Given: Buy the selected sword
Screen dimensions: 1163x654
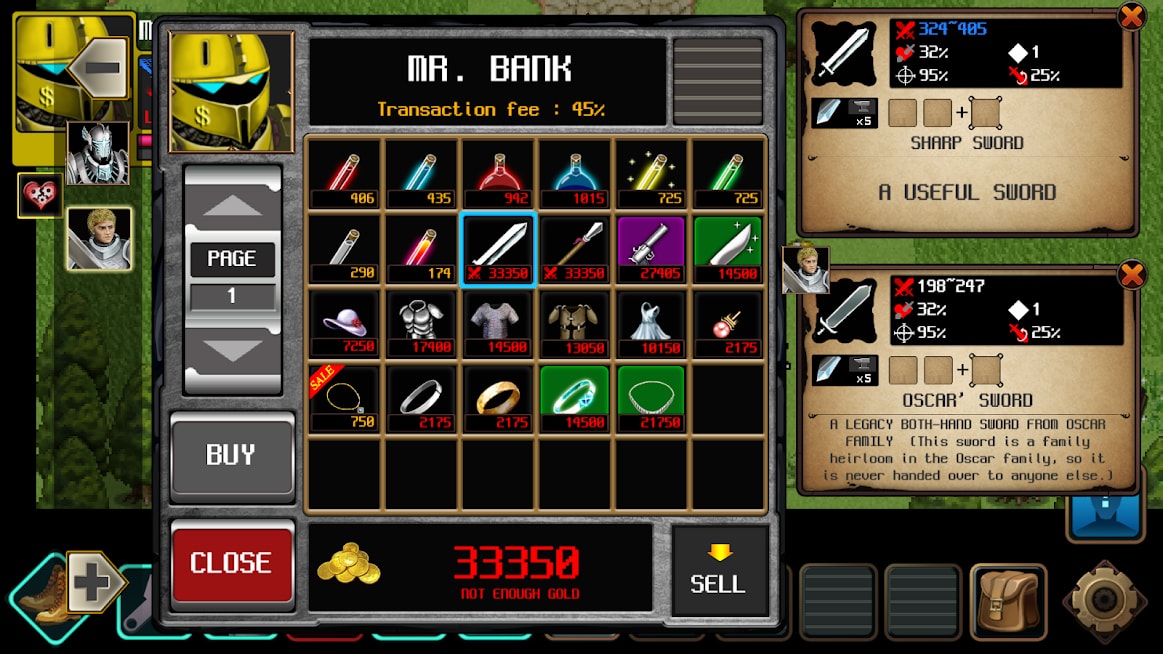Looking at the screenshot, I should (x=231, y=456).
